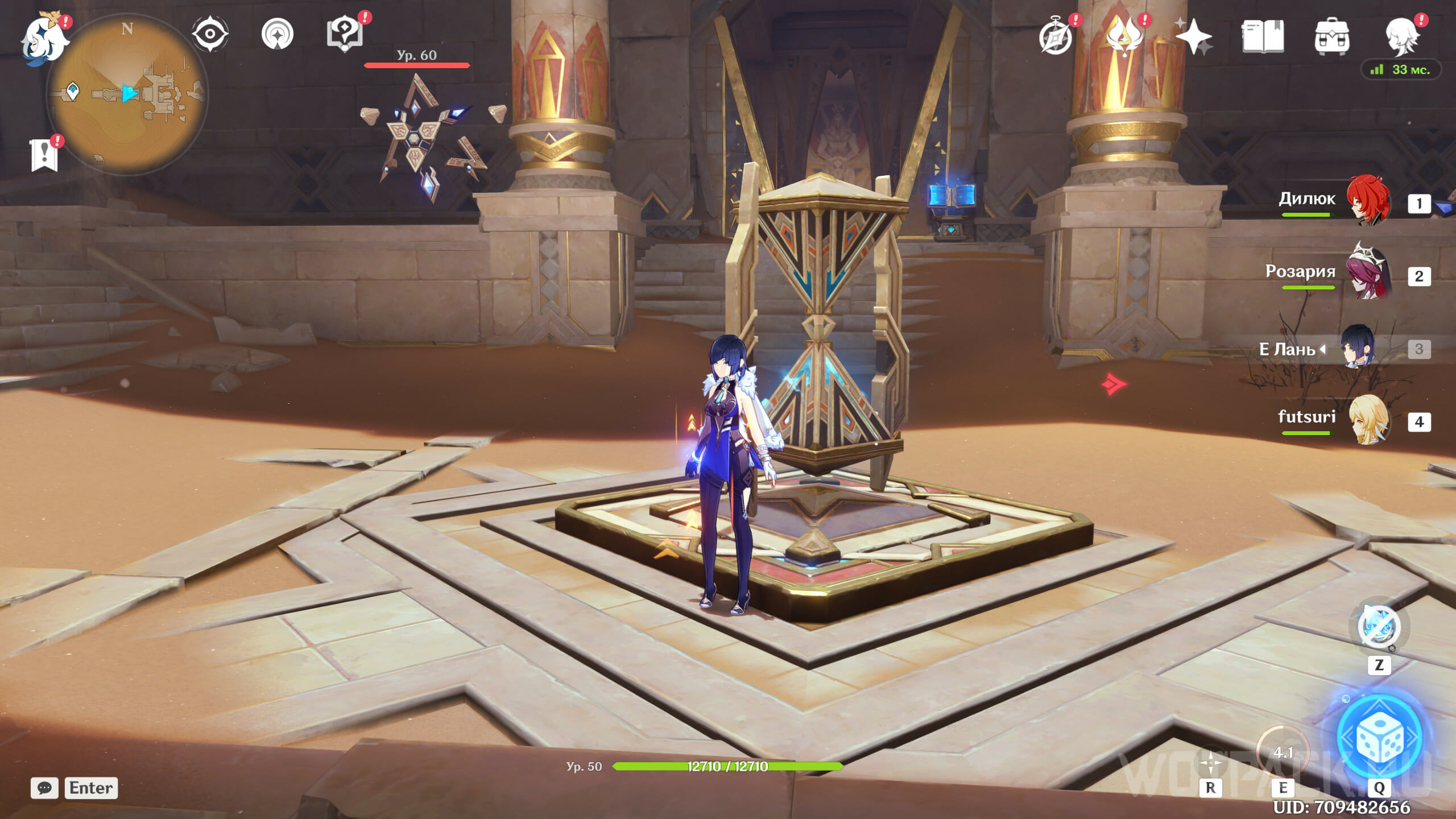The height and width of the screenshot is (819, 1456).
Task: Select active character Е Лань
Action: (1358, 347)
